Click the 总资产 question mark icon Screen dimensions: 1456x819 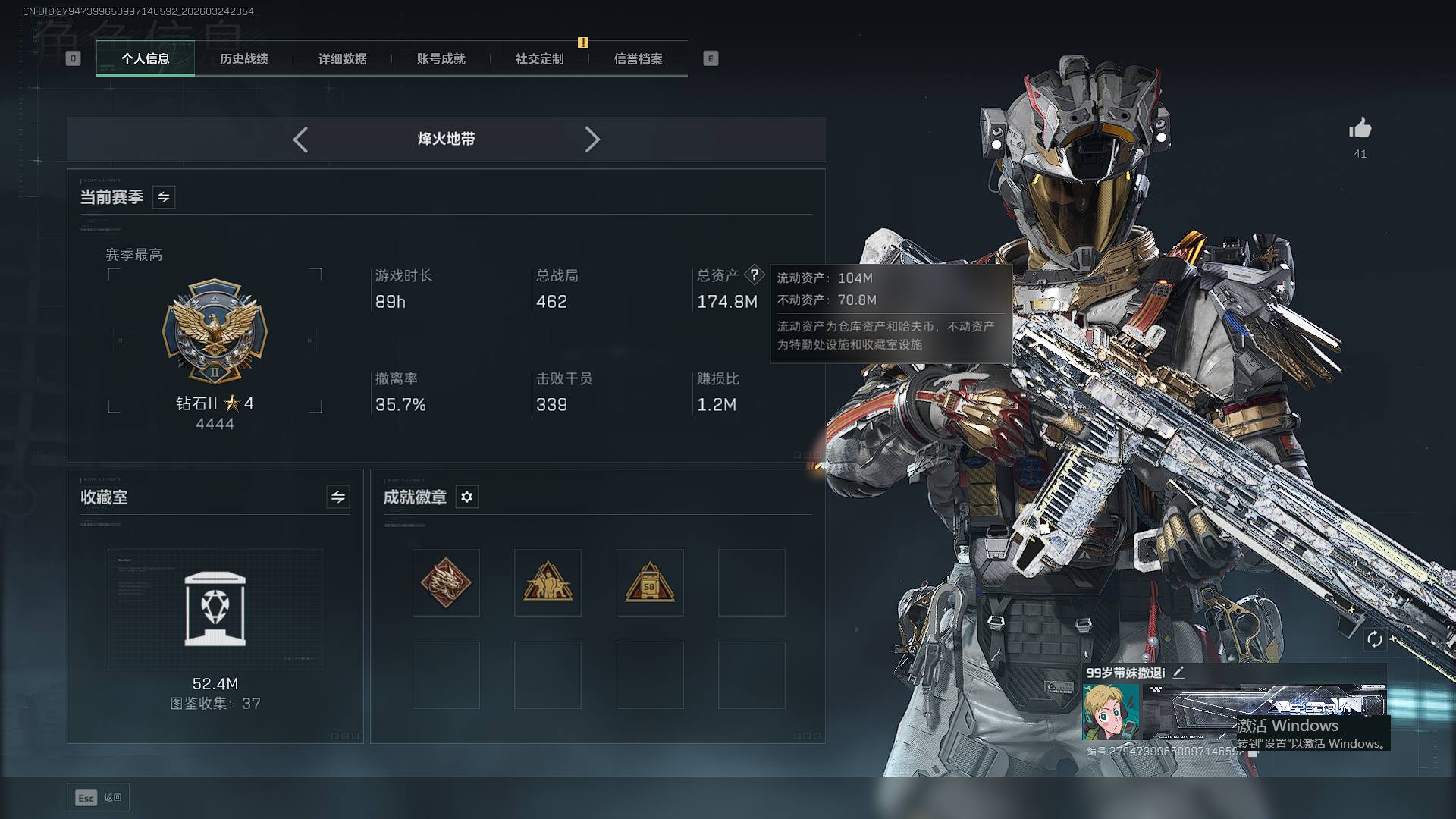tap(754, 275)
